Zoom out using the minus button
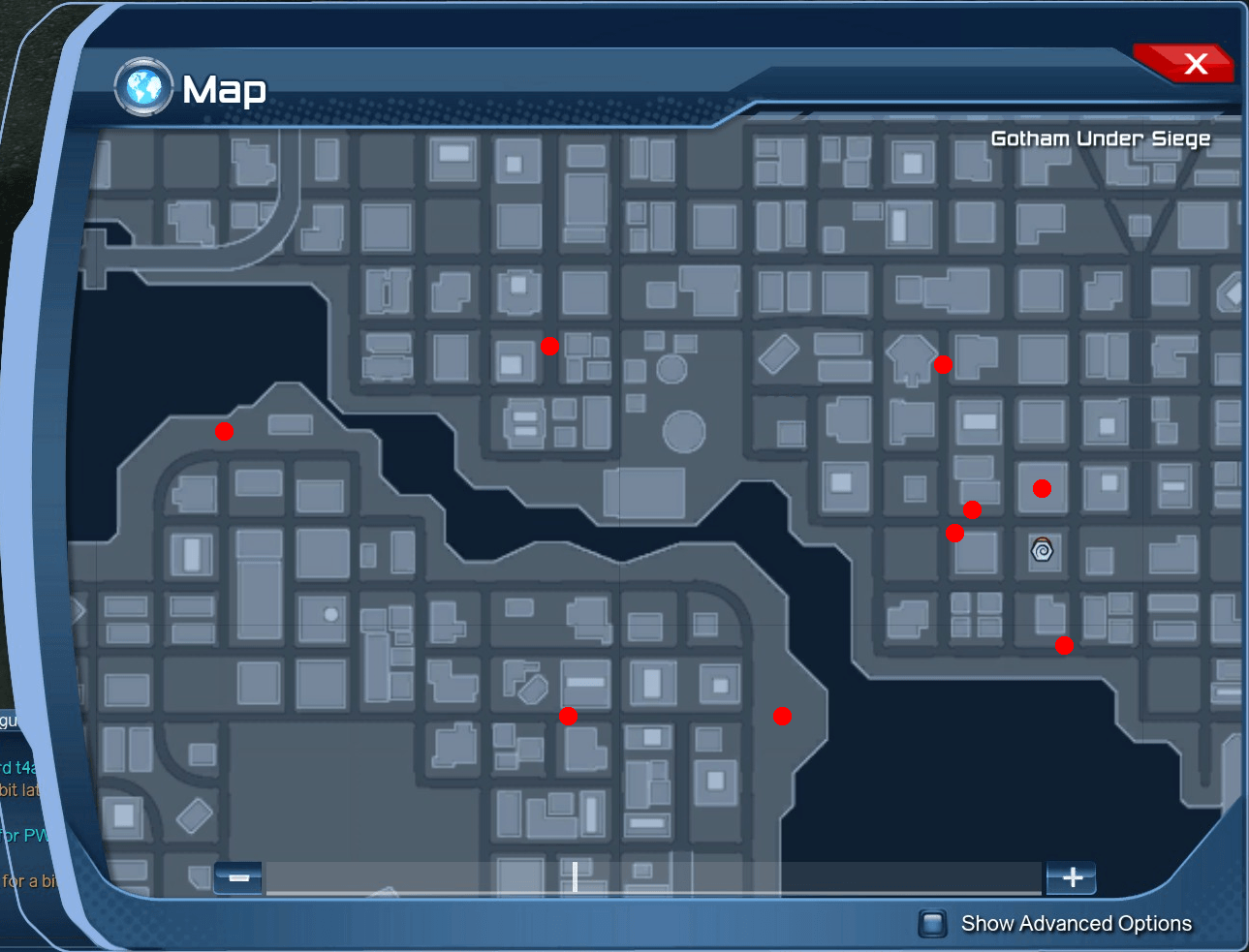The image size is (1249, 952). (x=237, y=877)
